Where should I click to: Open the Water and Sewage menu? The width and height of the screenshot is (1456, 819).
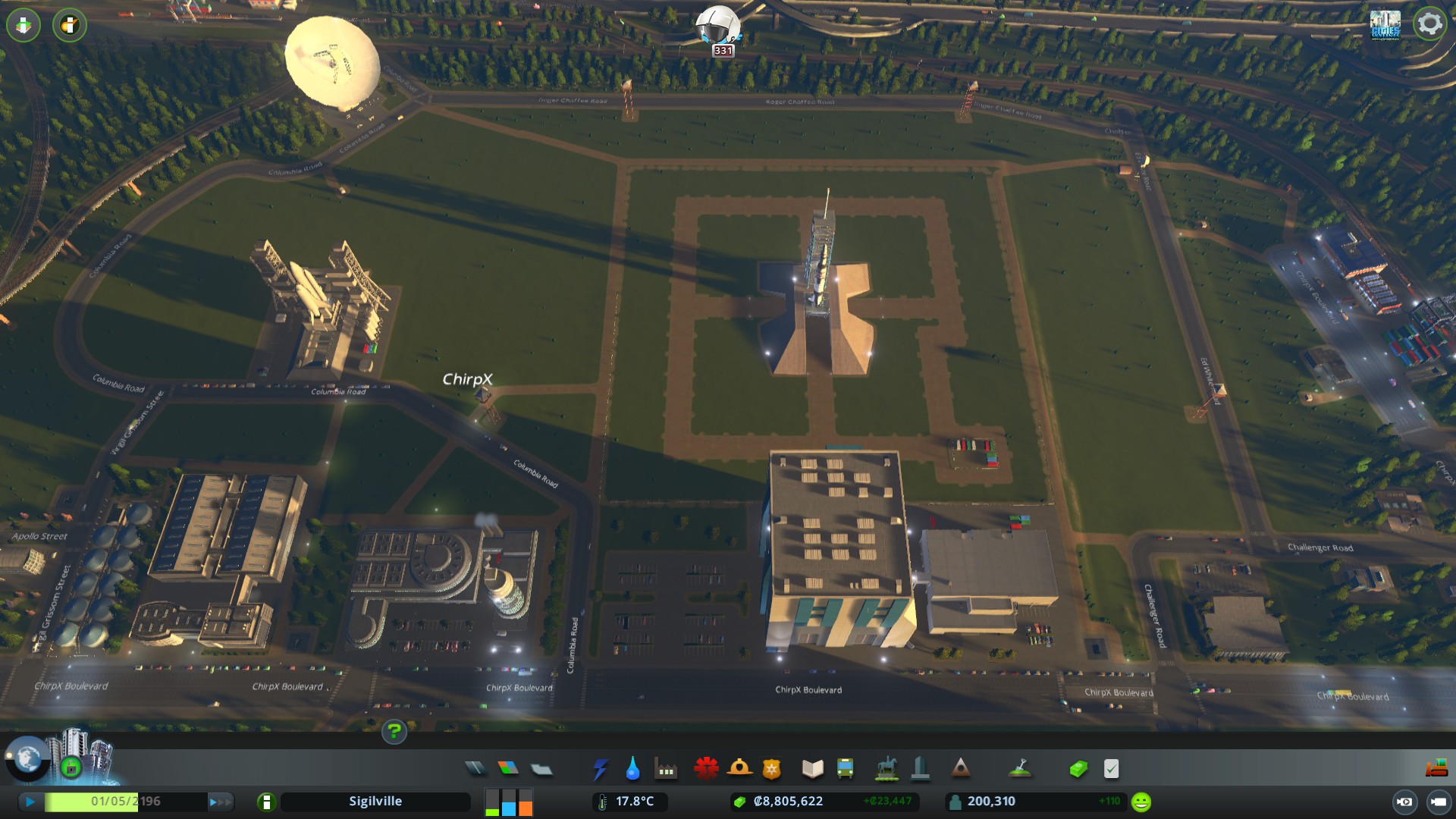pos(633,767)
